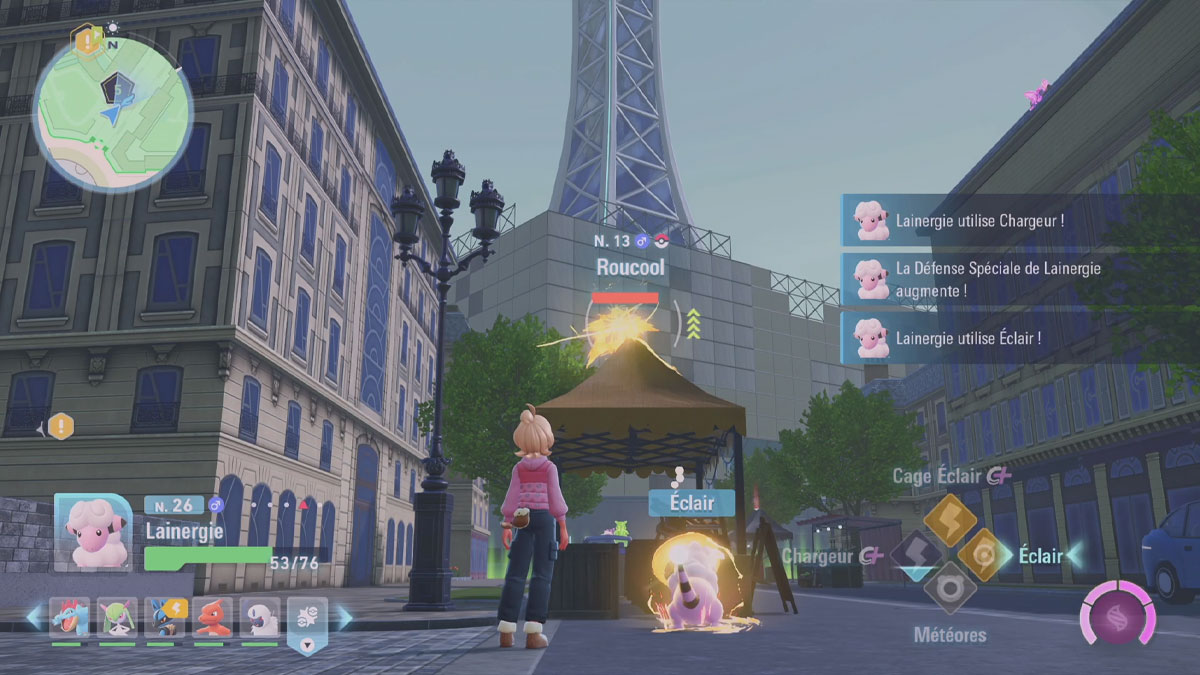Open the Poké Ball swap slot
Viewport: 1200px width, 675px height.
pos(307,624)
